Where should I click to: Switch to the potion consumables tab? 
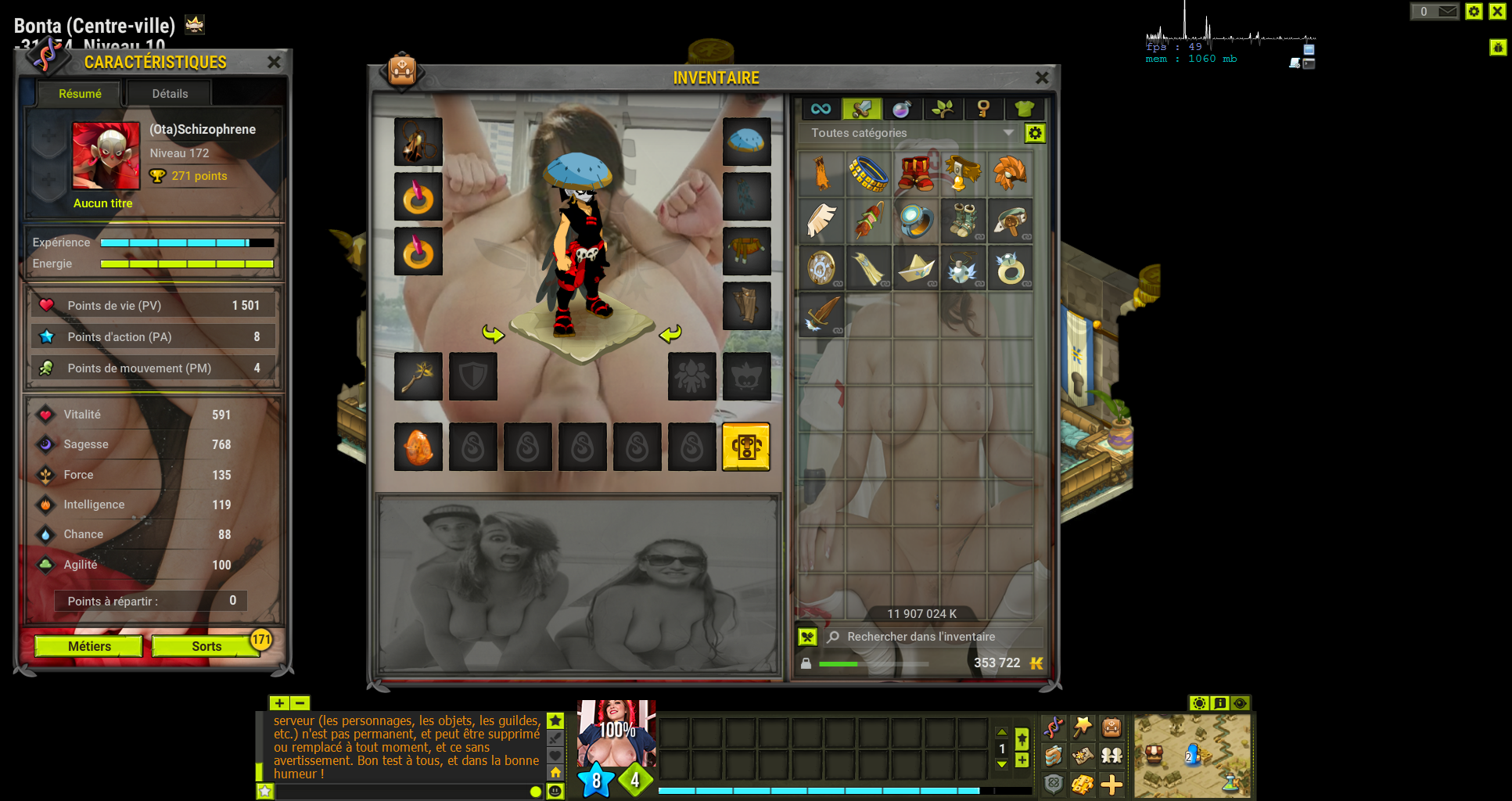click(902, 109)
